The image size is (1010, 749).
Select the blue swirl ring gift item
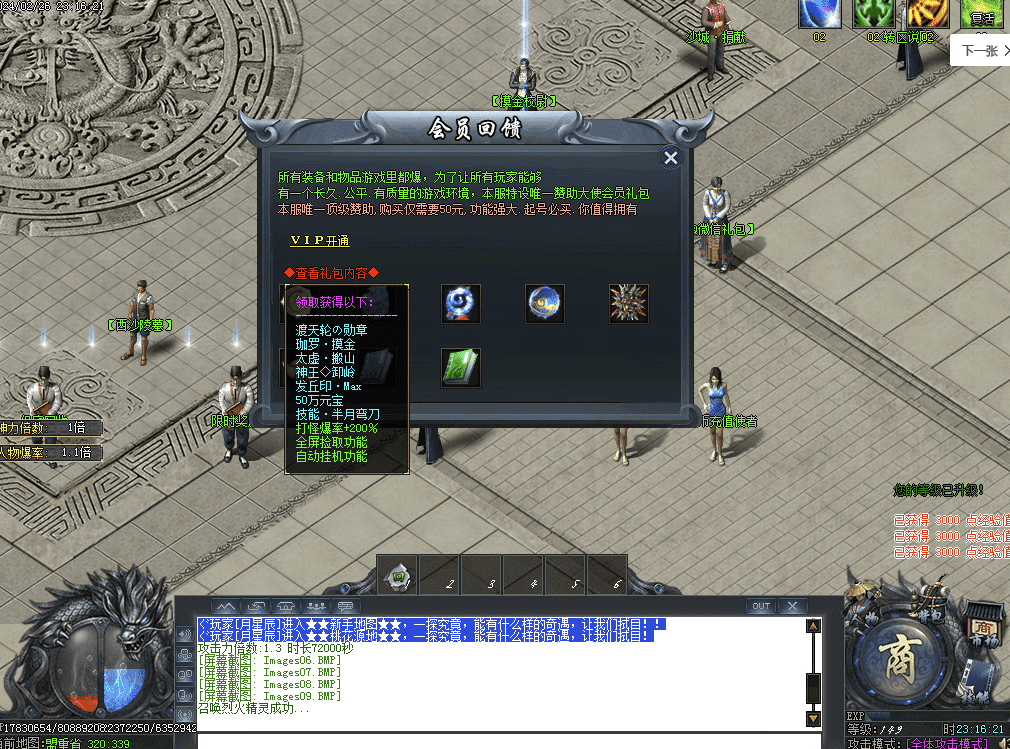pos(461,303)
